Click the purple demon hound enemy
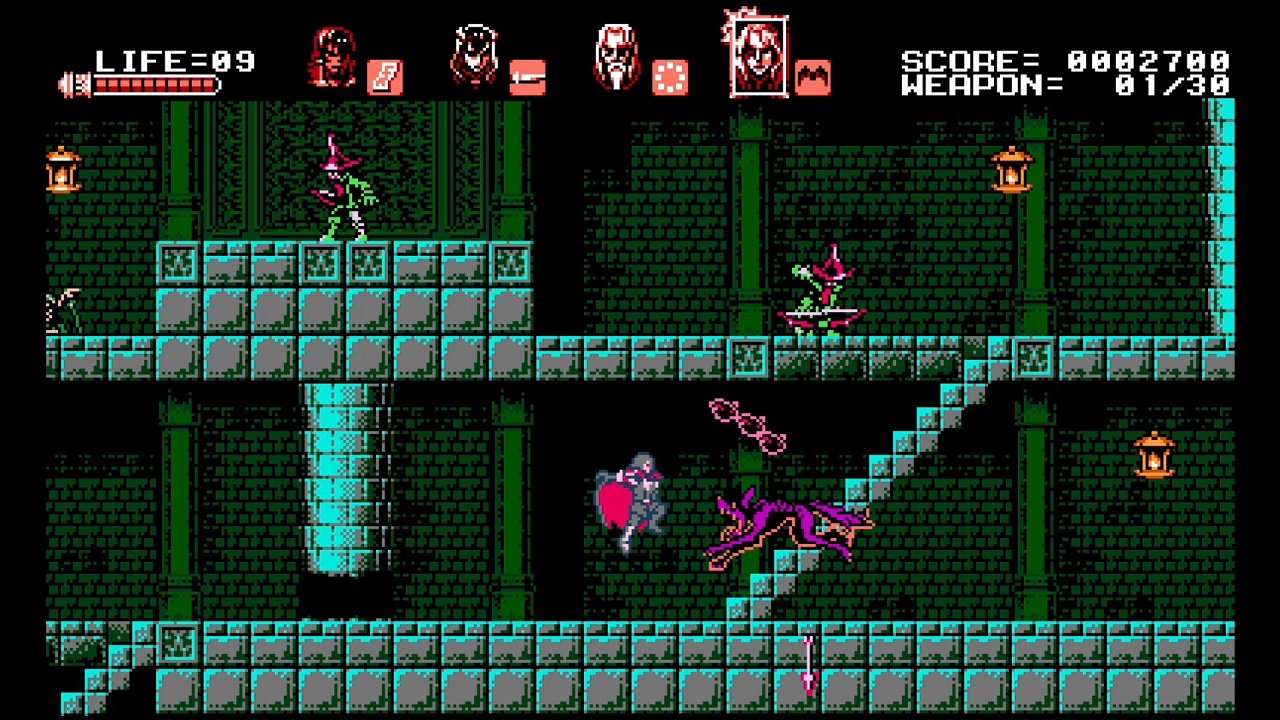 coord(790,520)
